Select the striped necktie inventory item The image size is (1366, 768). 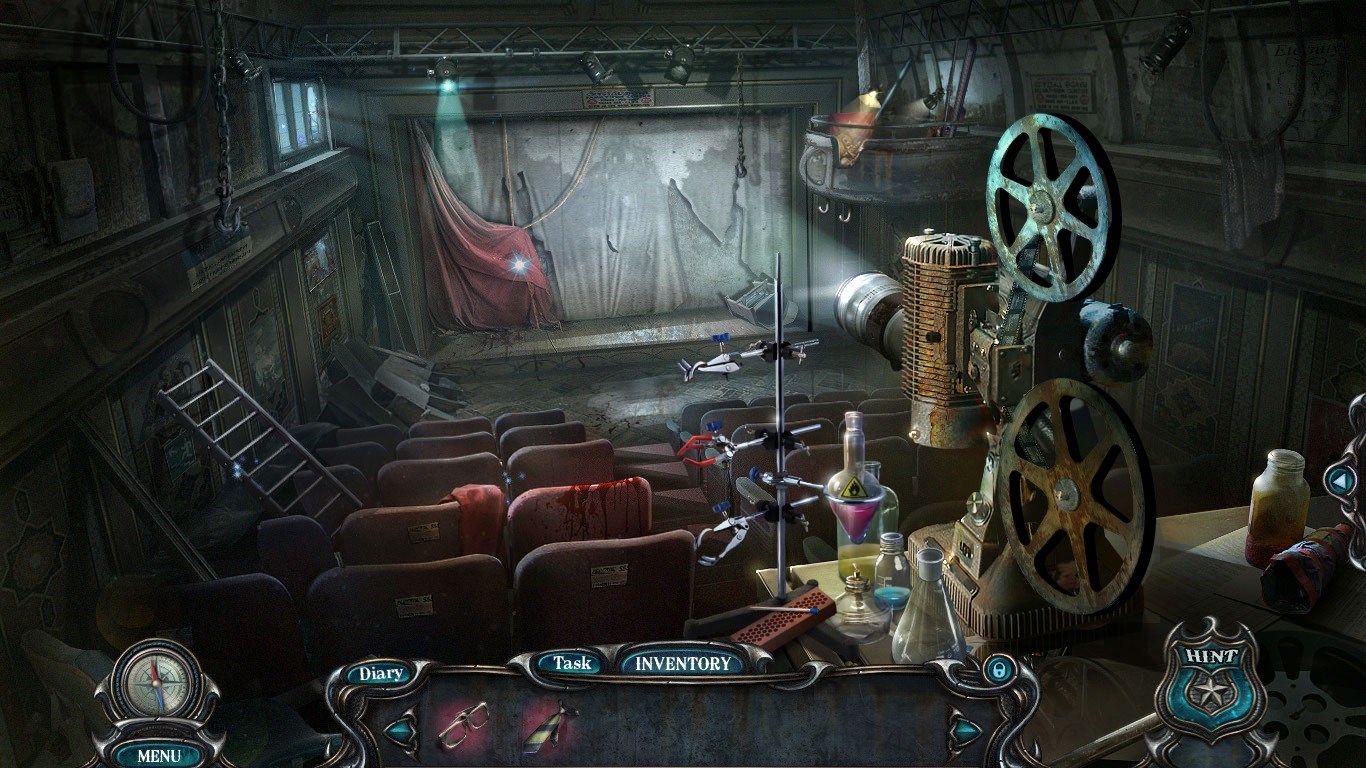[x=549, y=727]
